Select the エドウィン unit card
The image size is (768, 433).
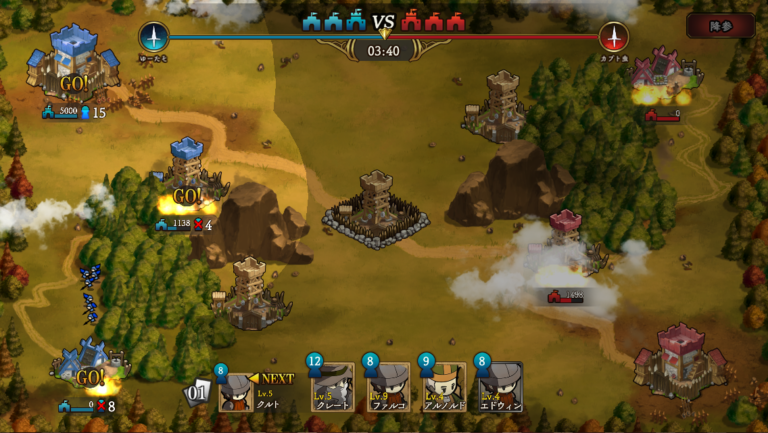(500, 387)
